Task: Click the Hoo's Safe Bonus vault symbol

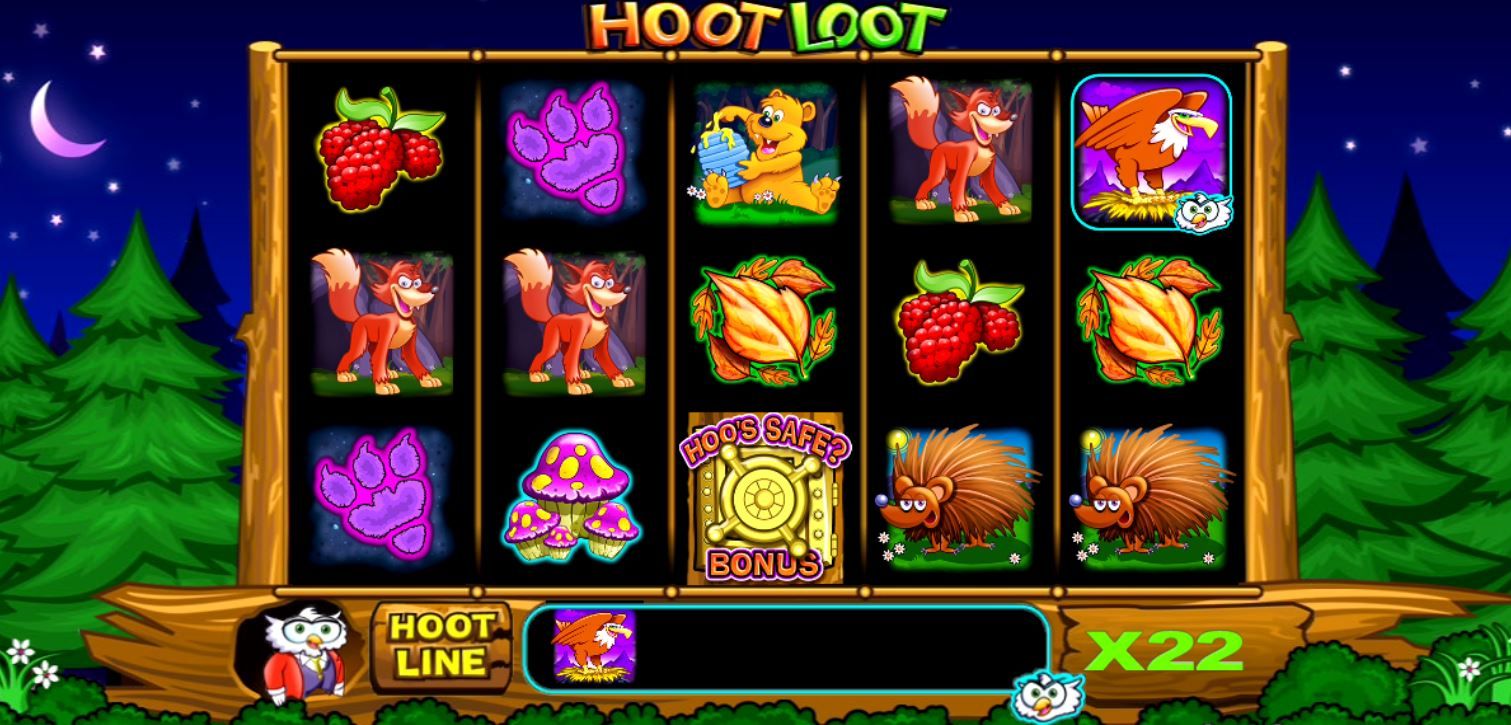Action: (x=766, y=496)
